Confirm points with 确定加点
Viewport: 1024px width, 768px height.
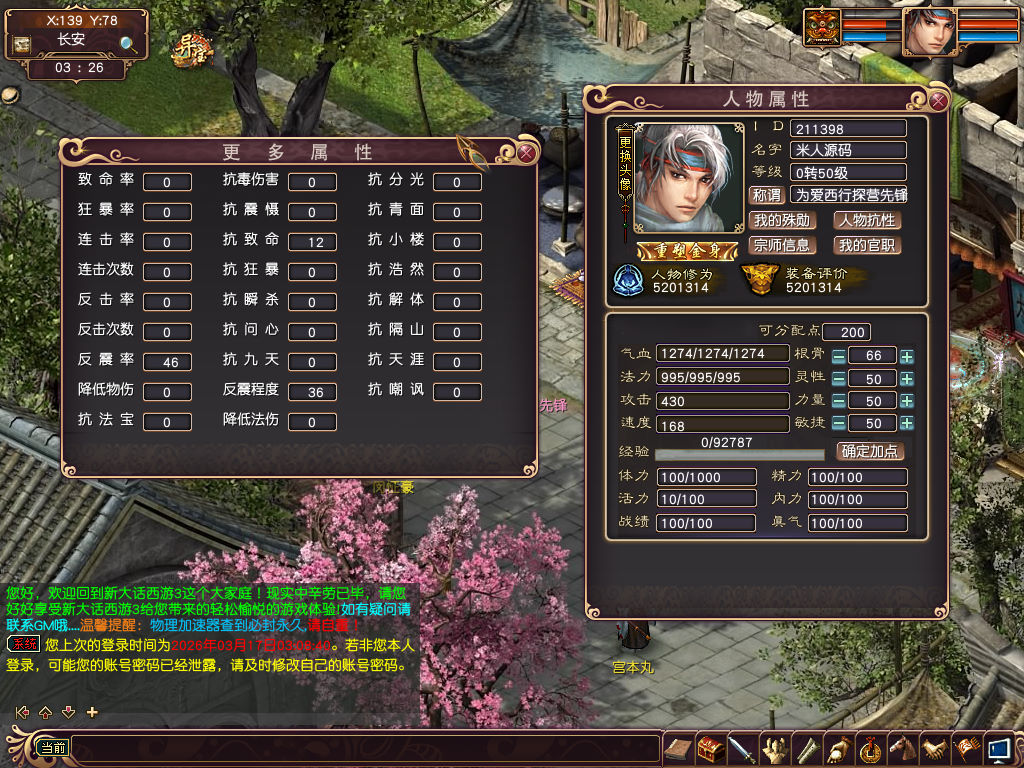870,451
